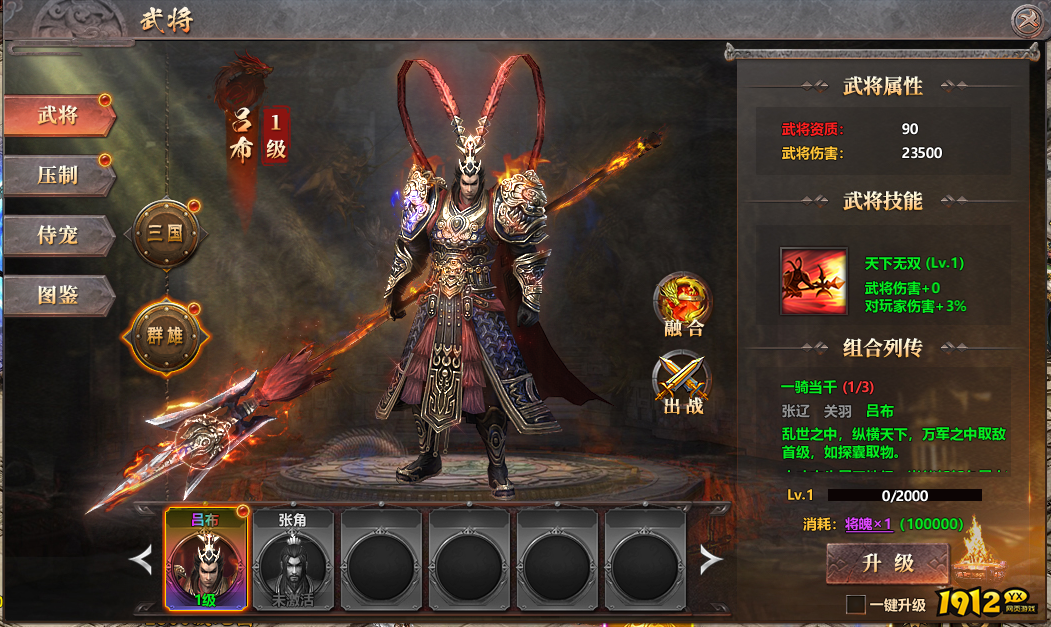Show previous generals with the left arrow
1051x627 pixels.
click(x=142, y=560)
